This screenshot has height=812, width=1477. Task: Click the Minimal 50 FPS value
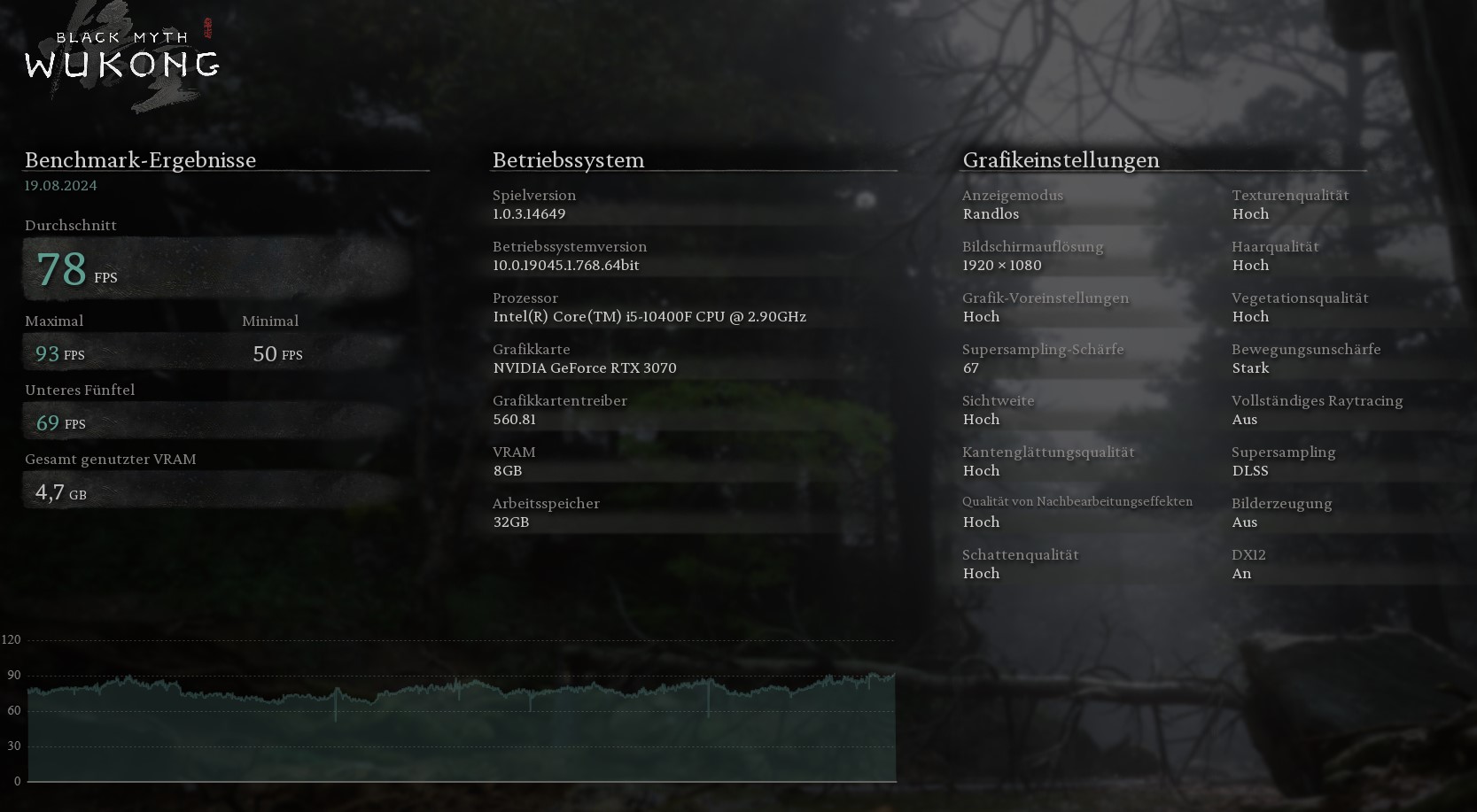point(277,353)
